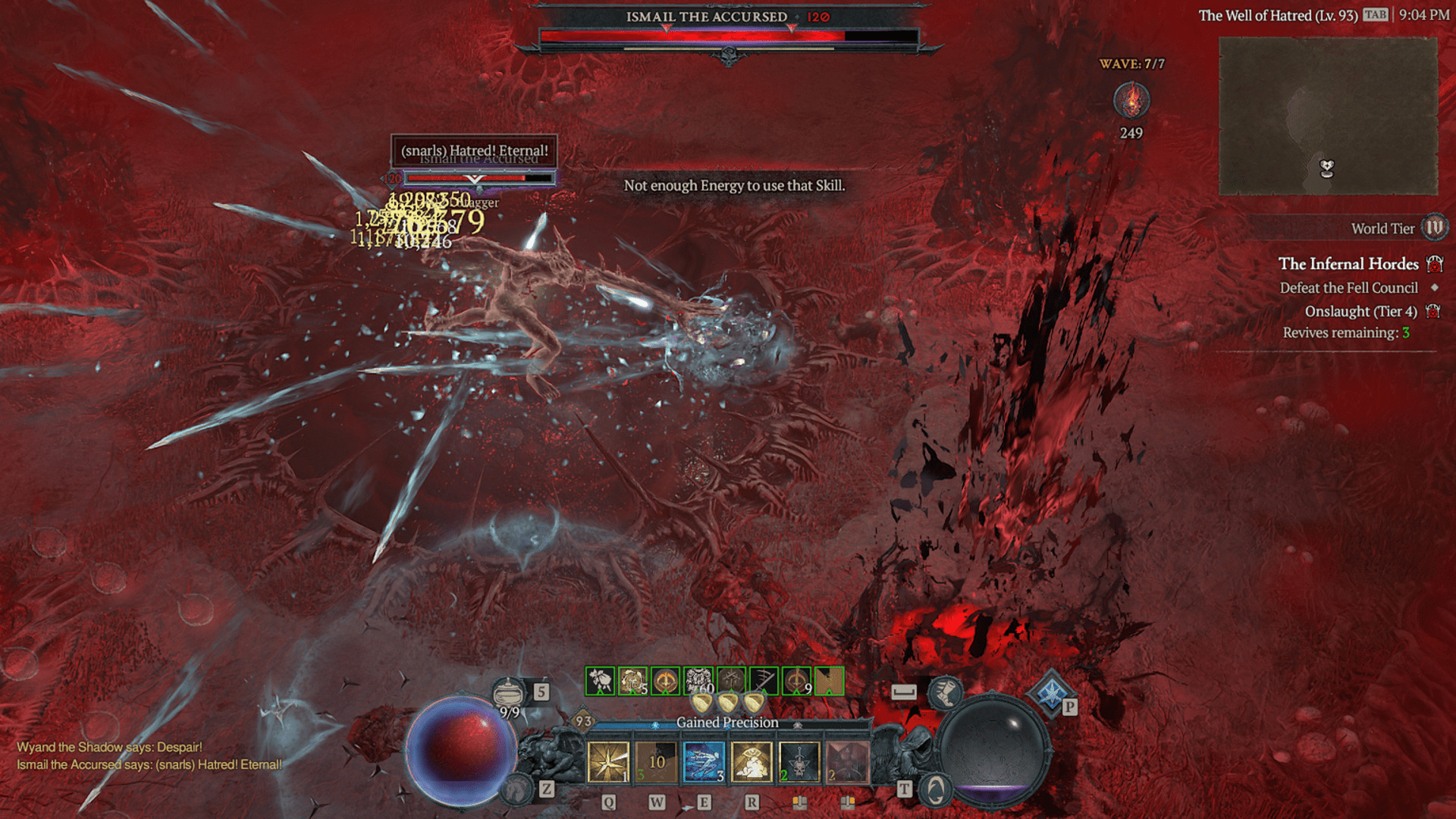The width and height of the screenshot is (1456, 819).
Task: Trigger the blue dash skill
Action: click(704, 761)
